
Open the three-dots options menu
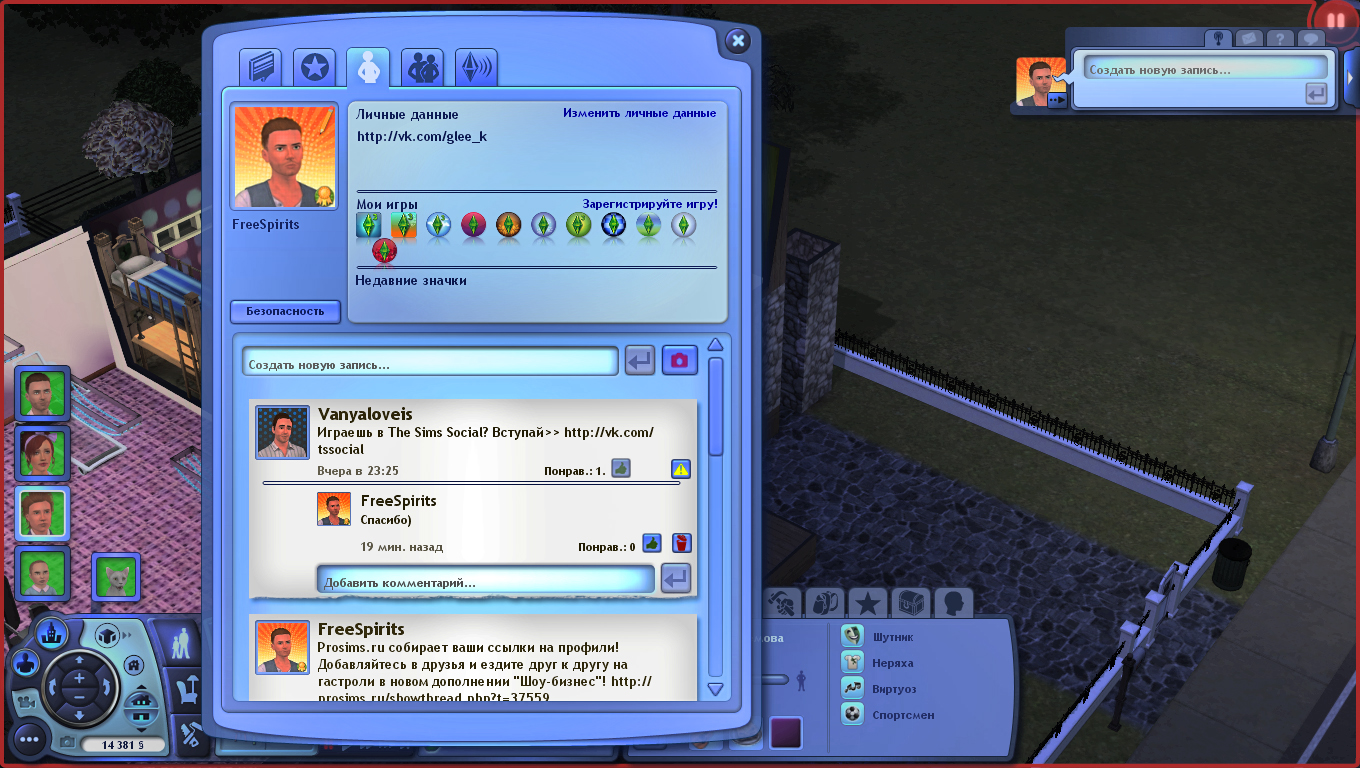click(29, 740)
